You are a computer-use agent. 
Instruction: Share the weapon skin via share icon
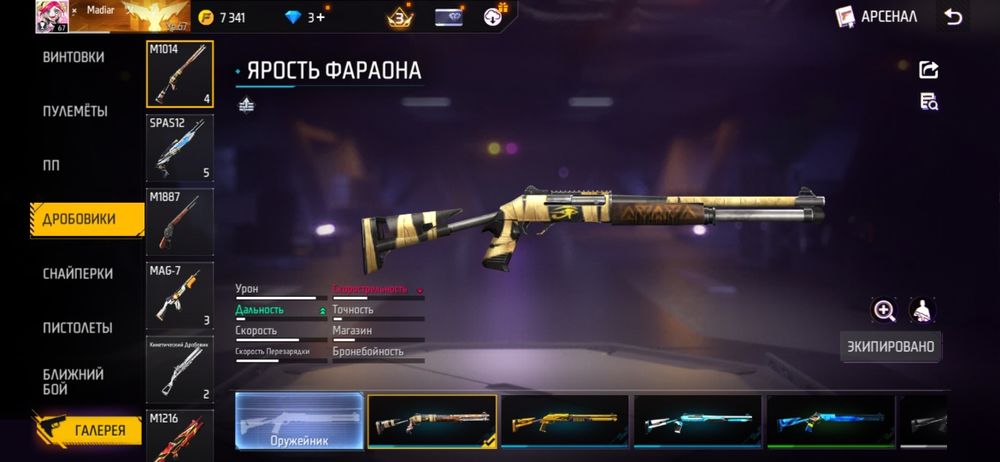click(929, 69)
